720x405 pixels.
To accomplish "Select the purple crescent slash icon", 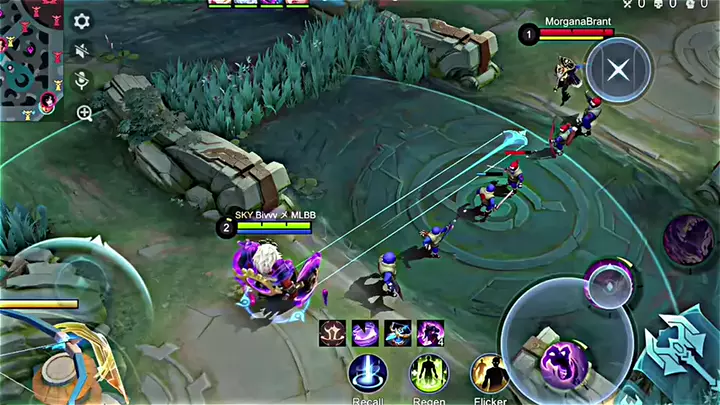I will [365, 333].
